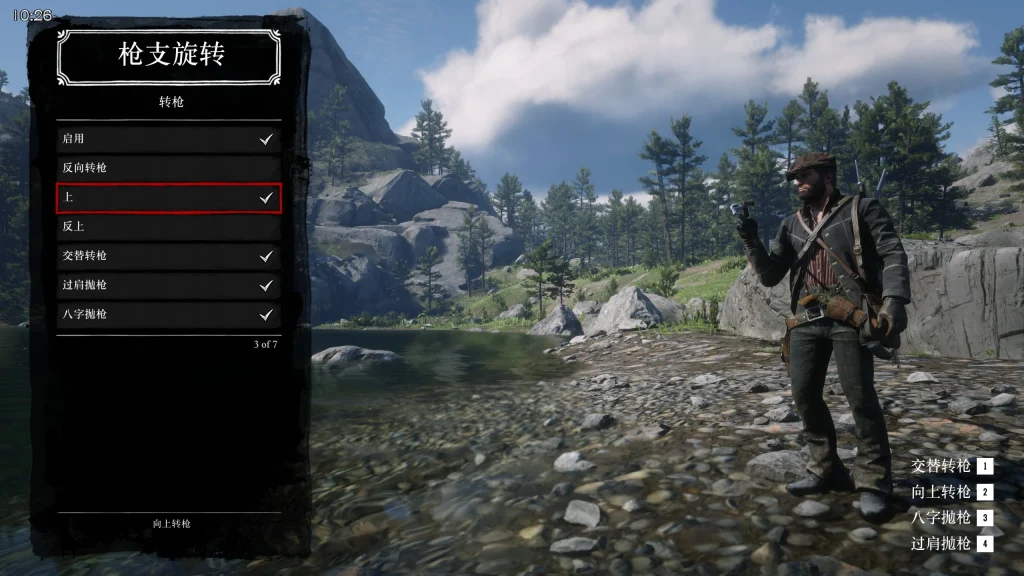Toggle the 过肩抛枪 menu option
The image size is (1024, 576).
coord(168,285)
